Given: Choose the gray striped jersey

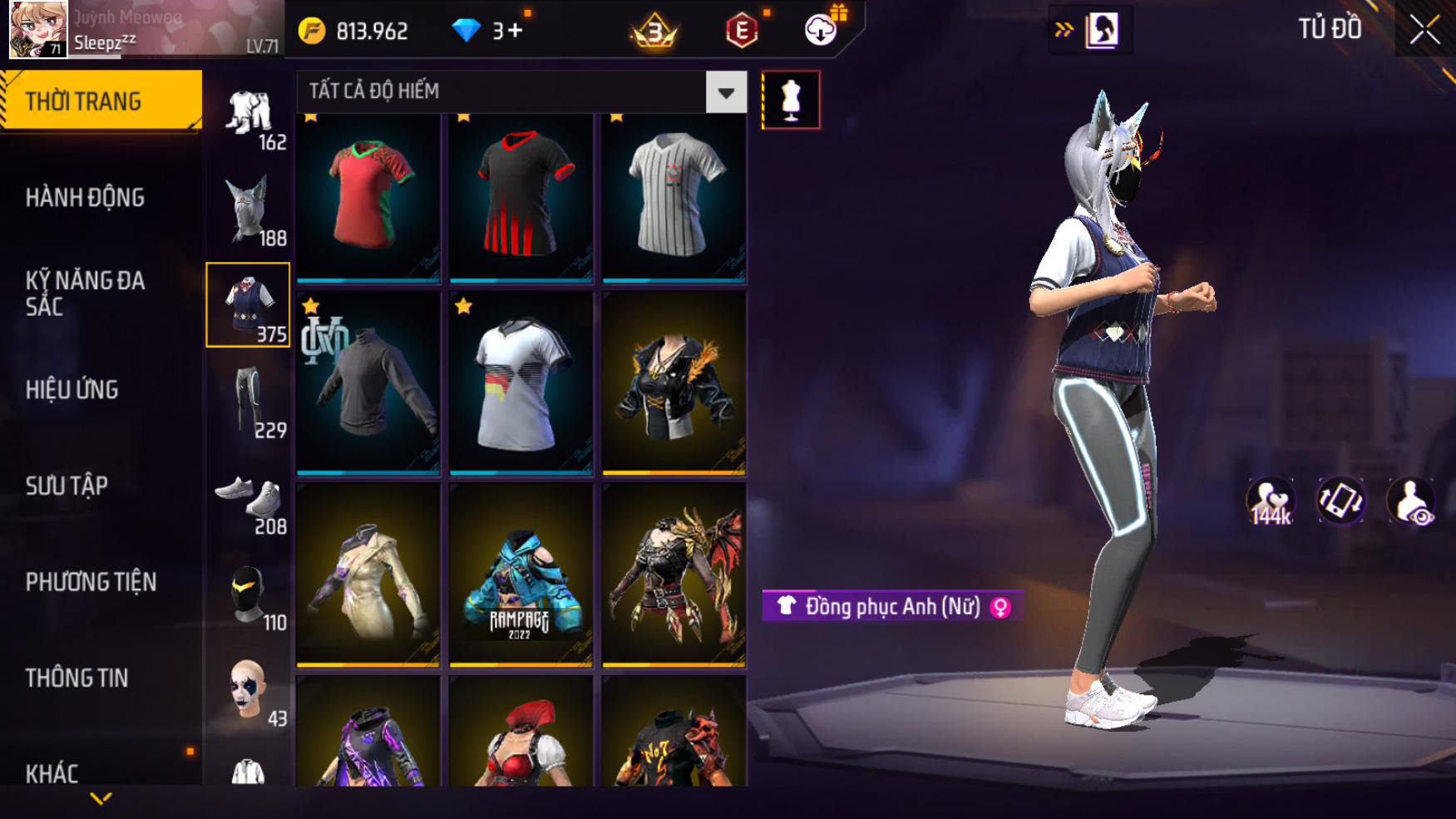Looking at the screenshot, I should click(x=674, y=197).
